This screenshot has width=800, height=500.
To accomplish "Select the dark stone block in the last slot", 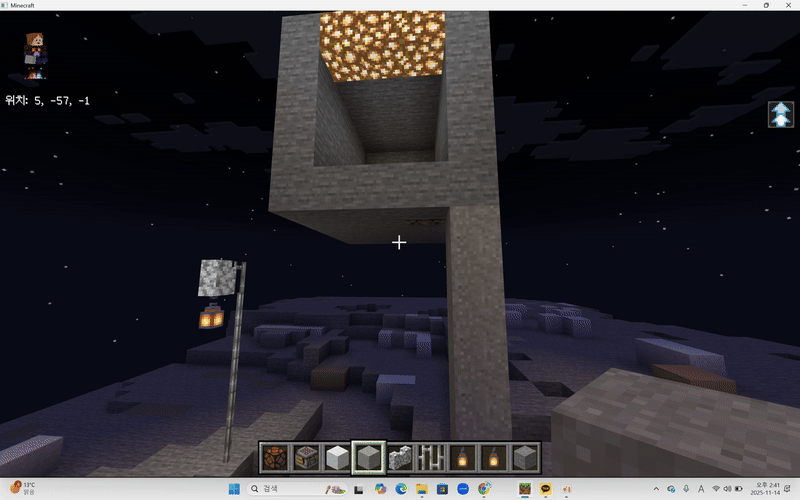I will pyautogui.click(x=524, y=457).
